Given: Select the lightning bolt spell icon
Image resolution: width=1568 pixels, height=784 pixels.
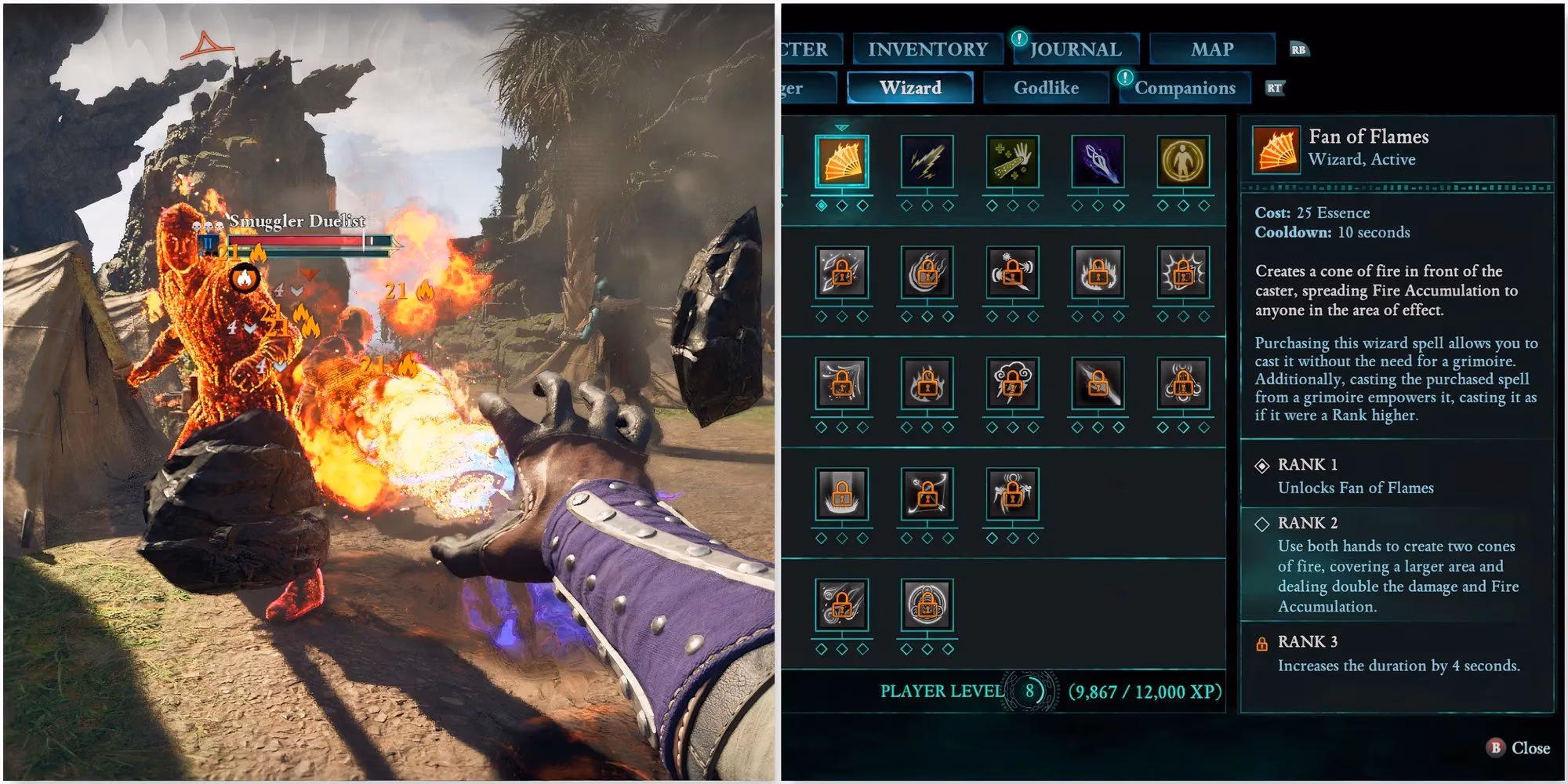Looking at the screenshot, I should pos(929,162).
